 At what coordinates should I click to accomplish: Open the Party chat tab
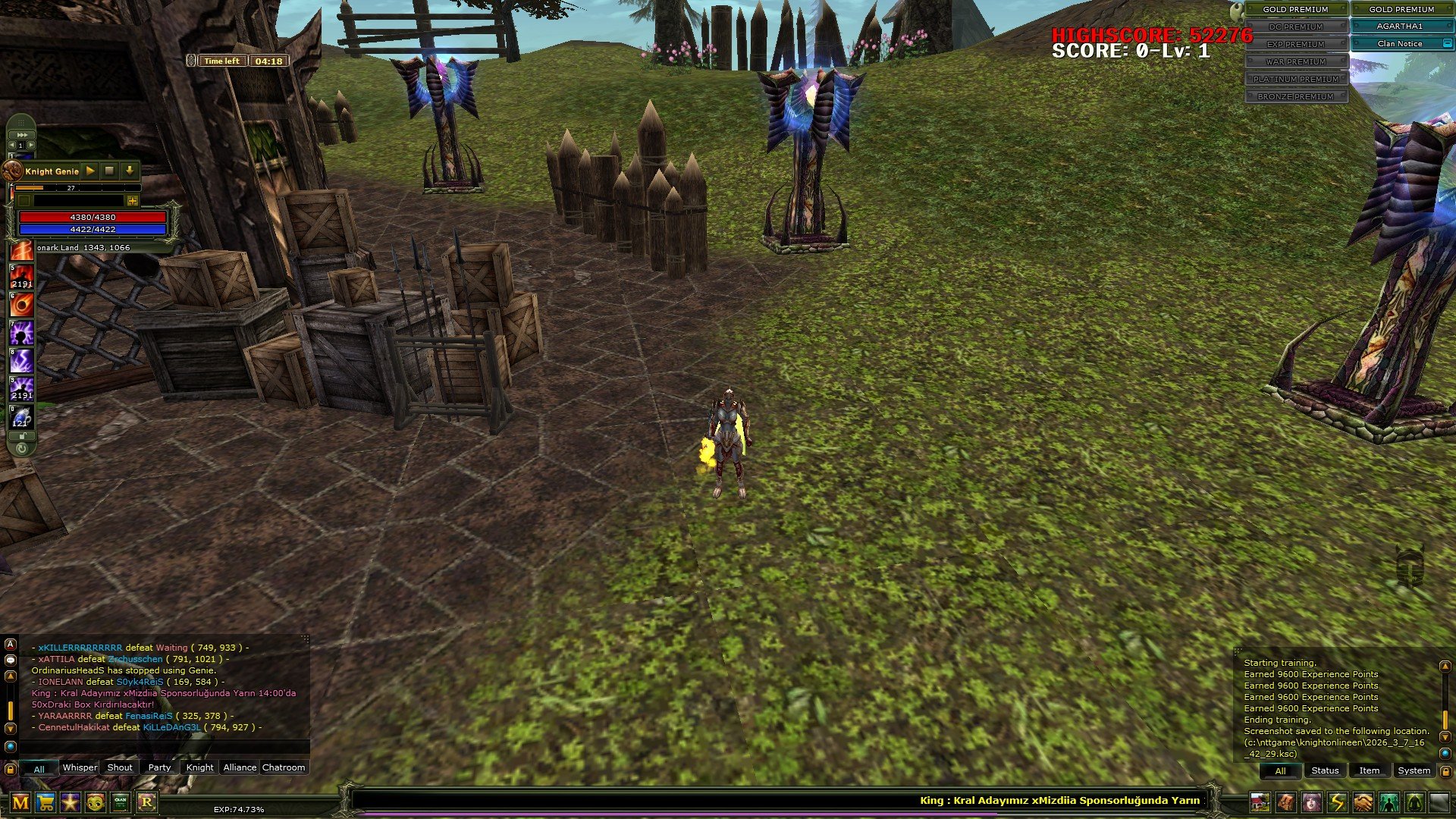[159, 767]
